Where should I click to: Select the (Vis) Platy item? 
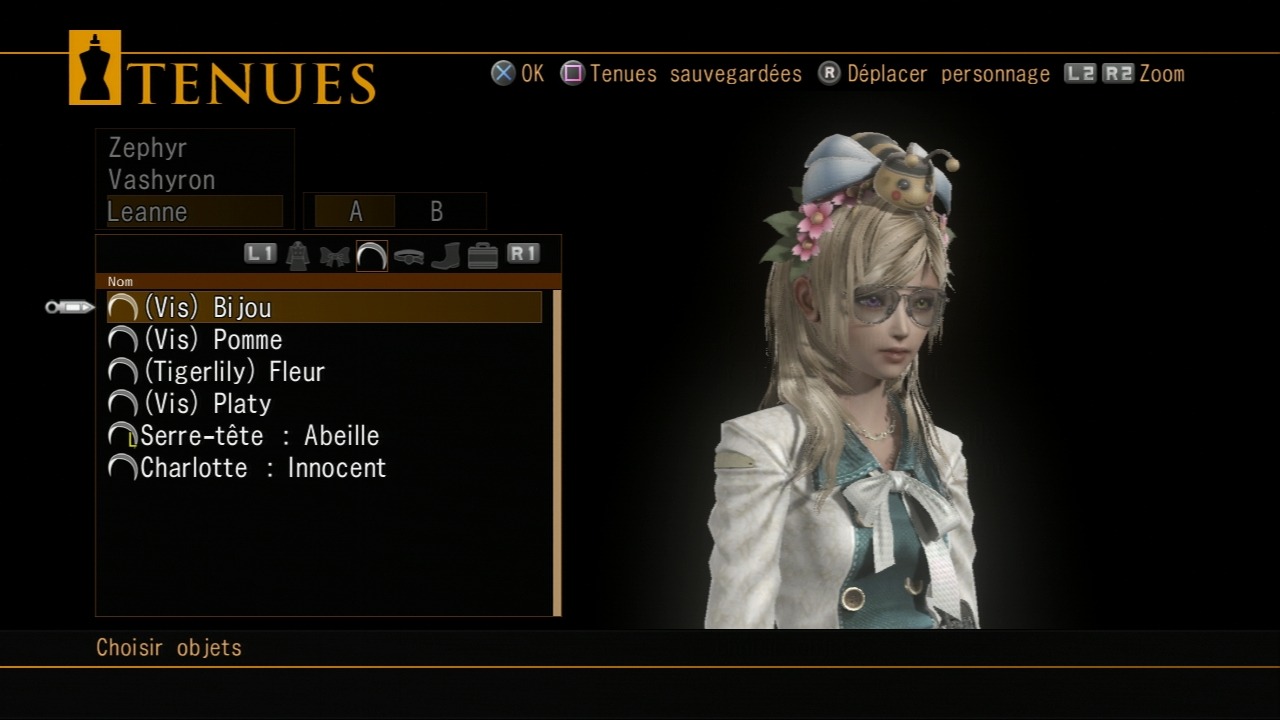[208, 404]
